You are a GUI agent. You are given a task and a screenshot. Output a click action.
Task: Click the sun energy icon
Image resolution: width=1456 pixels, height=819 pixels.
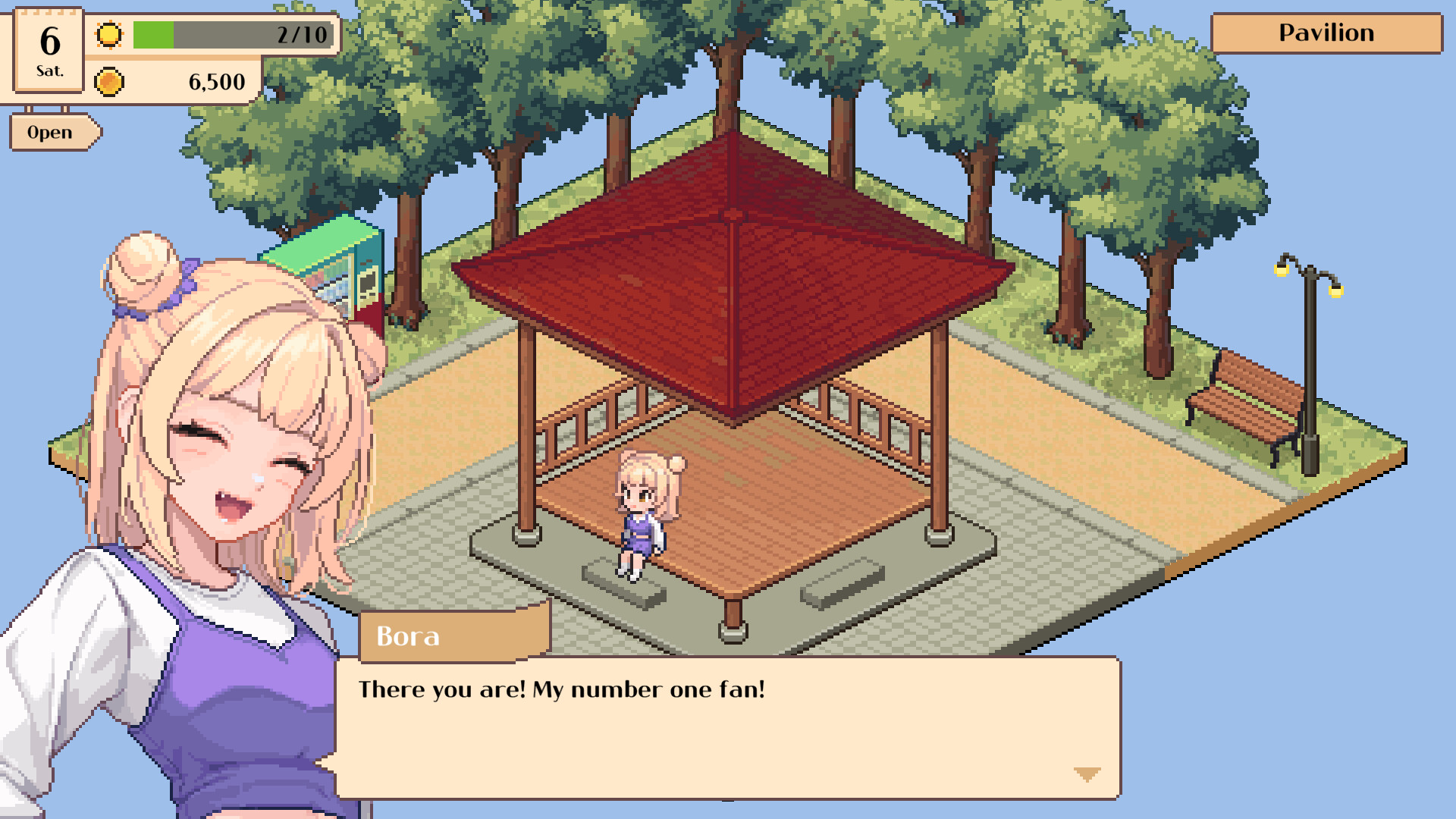(x=108, y=34)
